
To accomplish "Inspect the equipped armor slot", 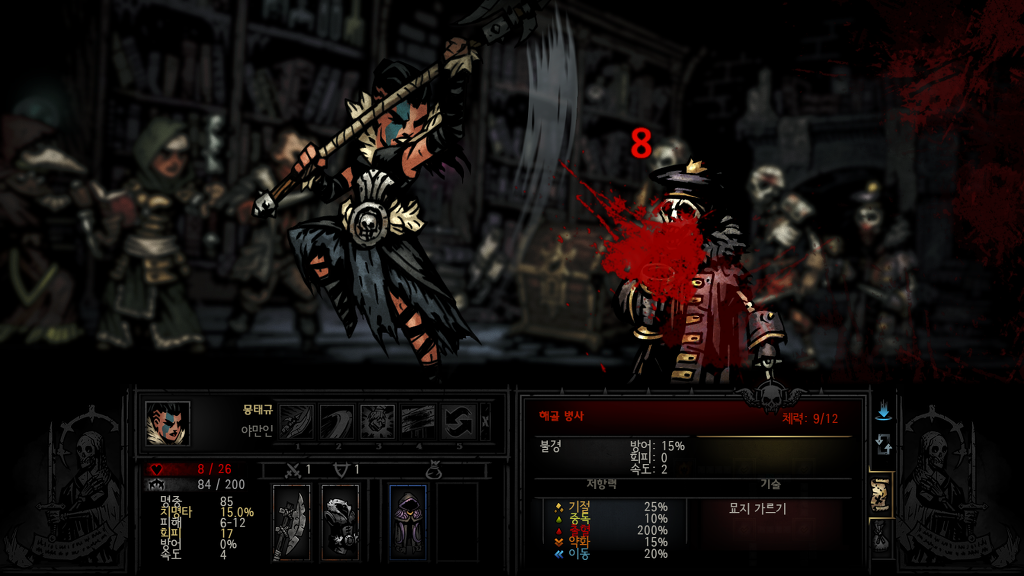I will click(x=340, y=521).
